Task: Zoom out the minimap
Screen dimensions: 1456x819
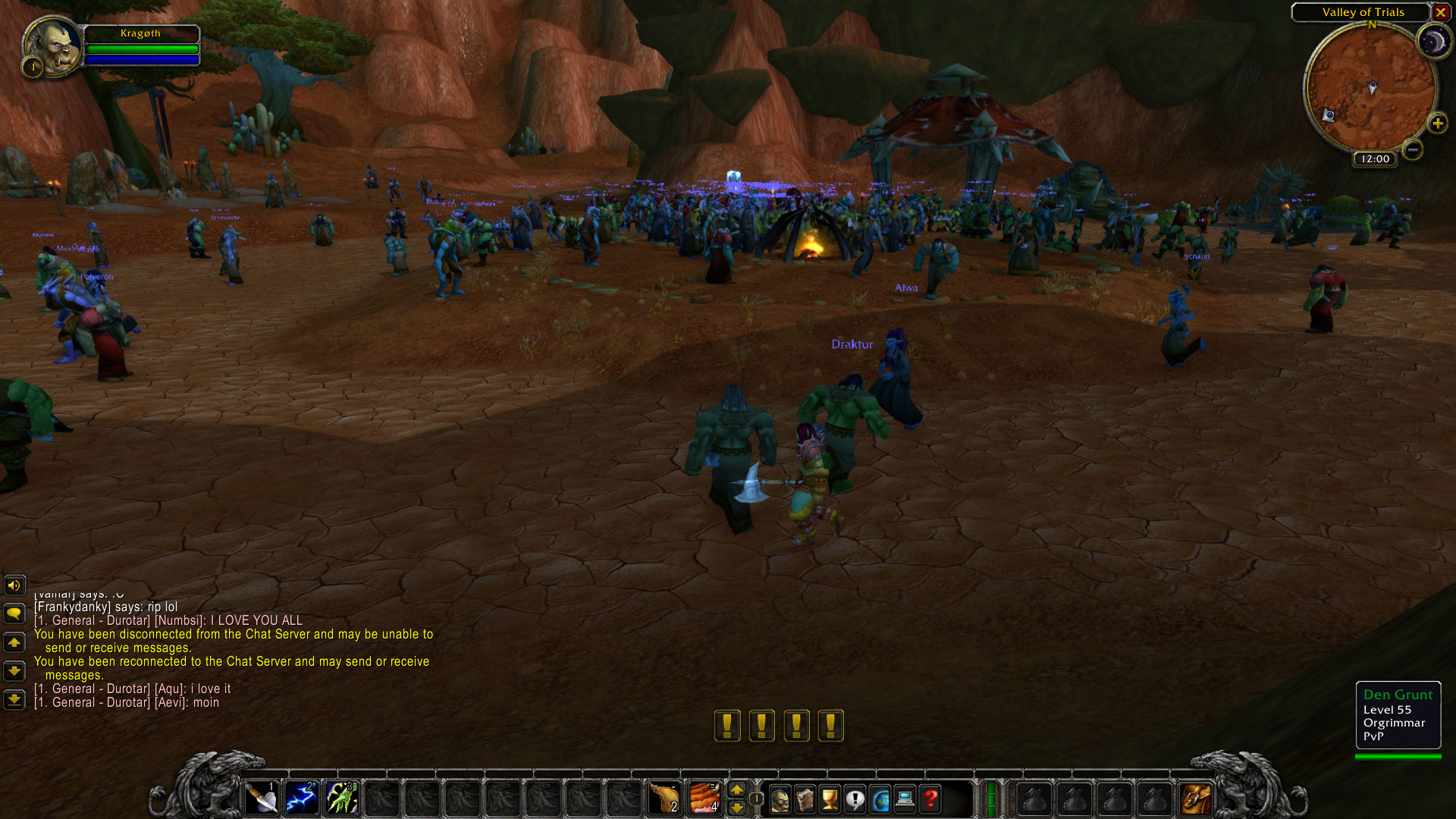Action: (1412, 149)
